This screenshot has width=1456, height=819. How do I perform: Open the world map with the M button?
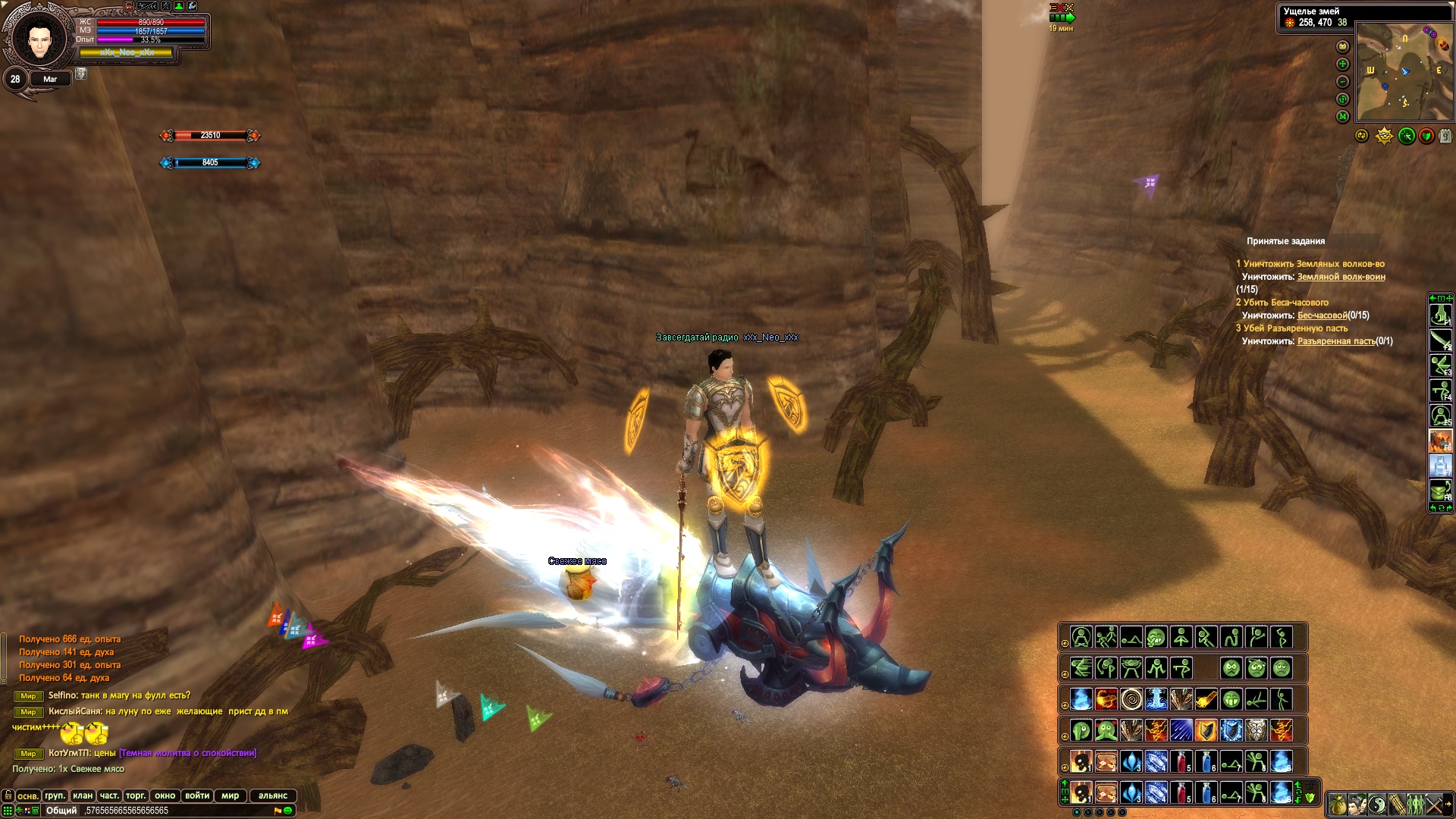[x=1342, y=117]
